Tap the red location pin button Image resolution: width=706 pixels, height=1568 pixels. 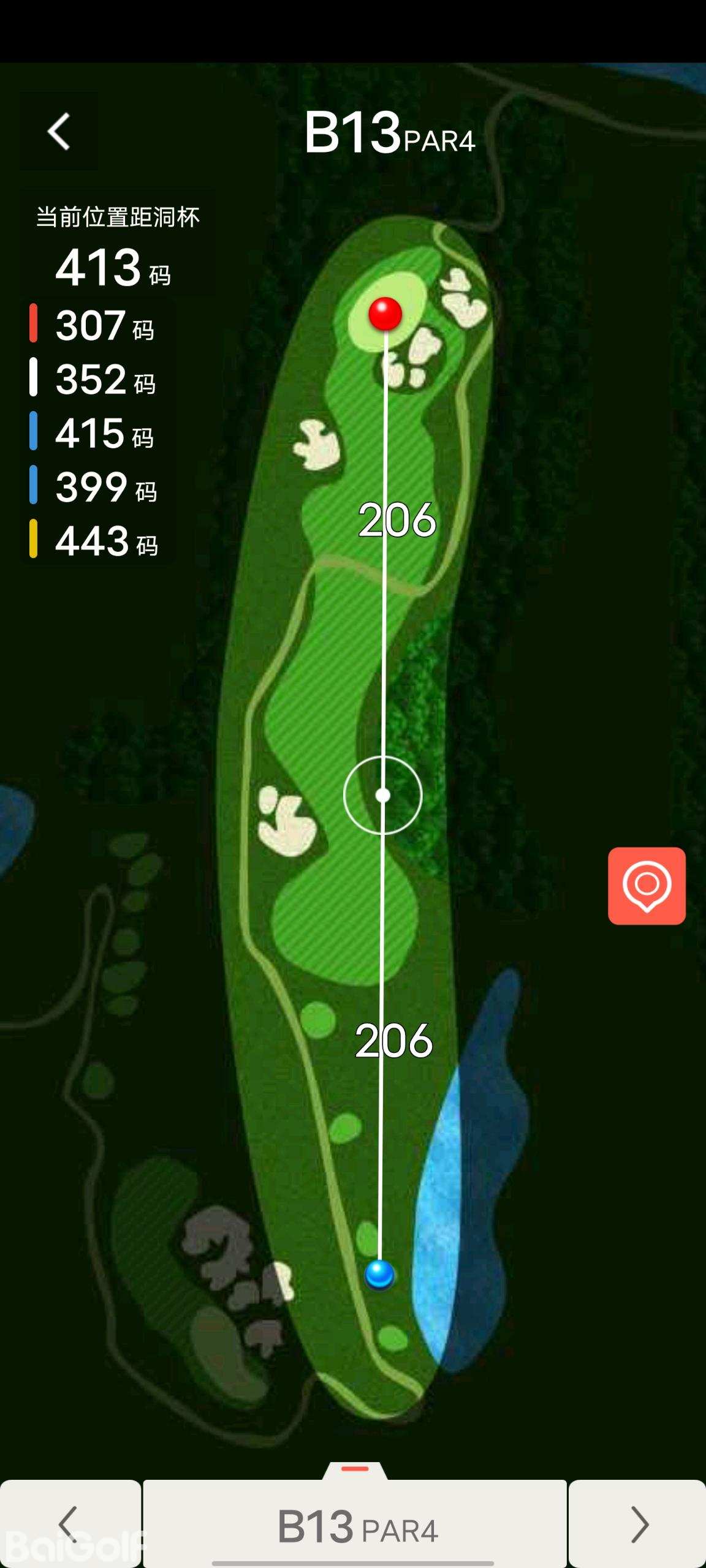(x=647, y=886)
